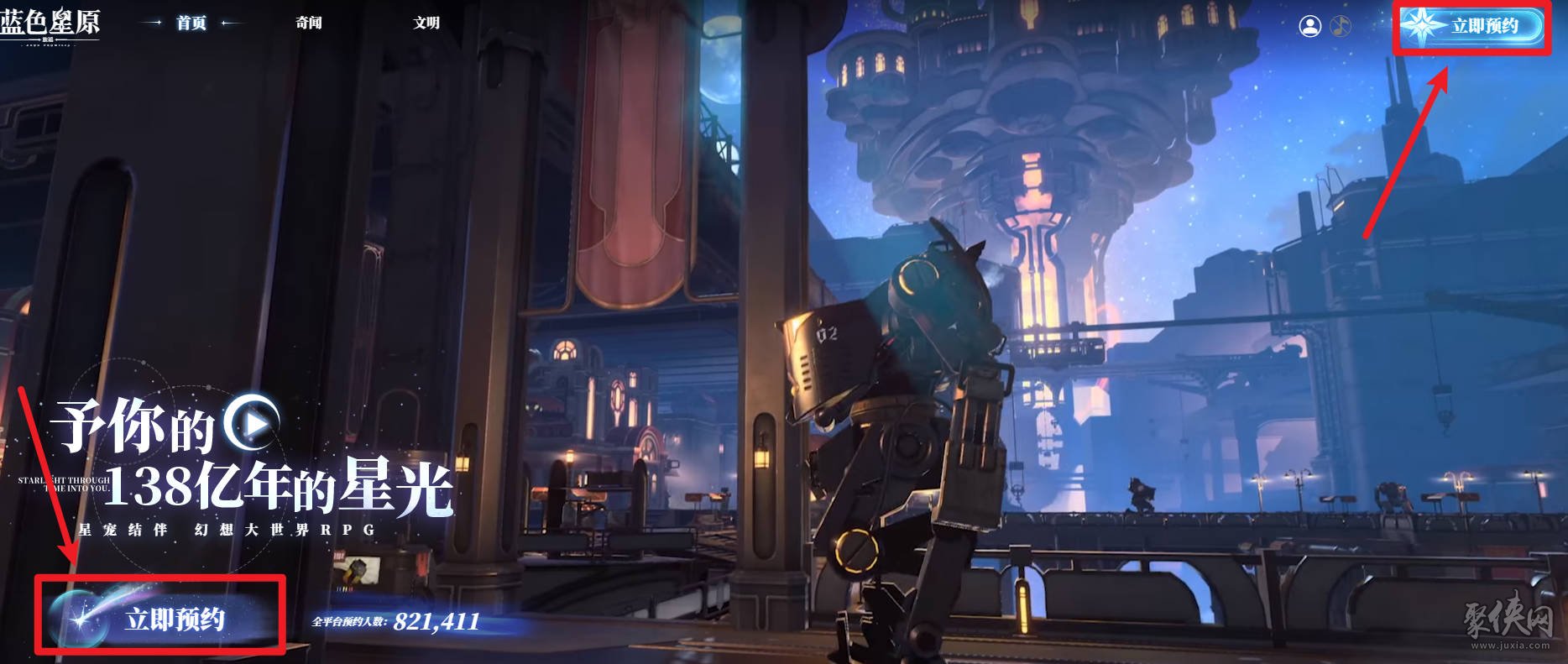
Task: Go to the 文明 section
Action: (426, 23)
